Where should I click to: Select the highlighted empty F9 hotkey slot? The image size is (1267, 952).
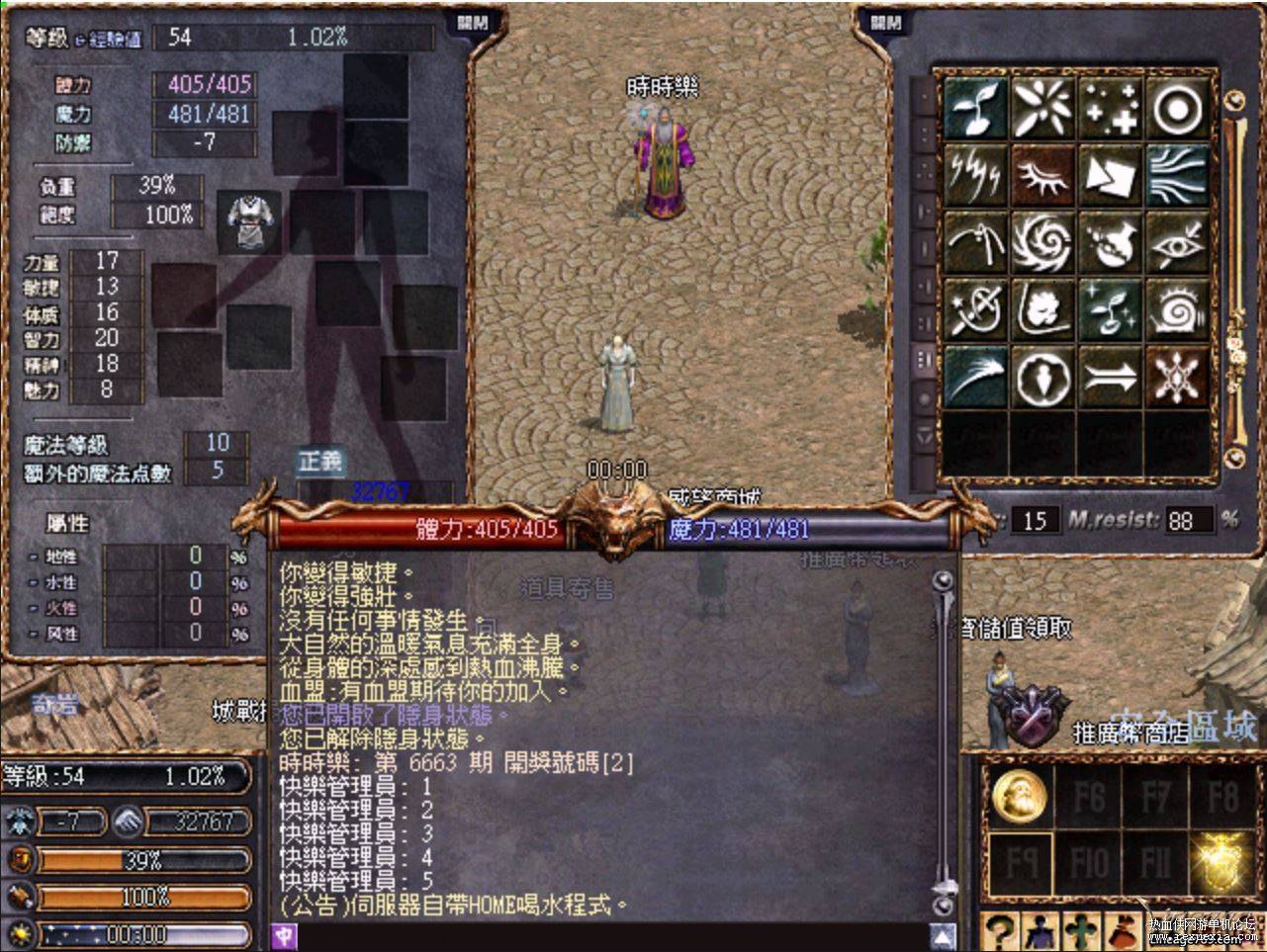1020,864
